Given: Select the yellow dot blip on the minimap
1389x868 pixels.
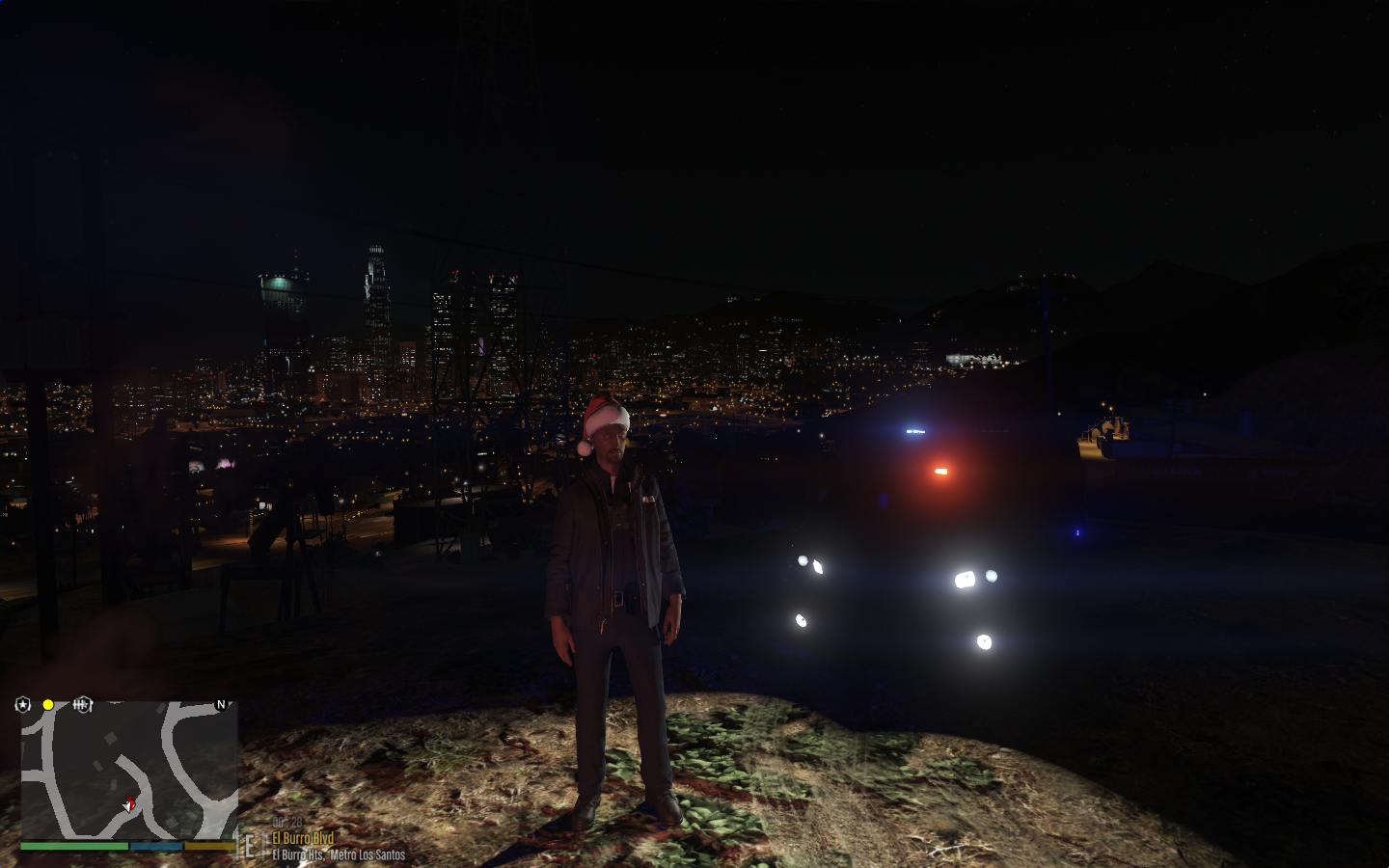Looking at the screenshot, I should 48,705.
